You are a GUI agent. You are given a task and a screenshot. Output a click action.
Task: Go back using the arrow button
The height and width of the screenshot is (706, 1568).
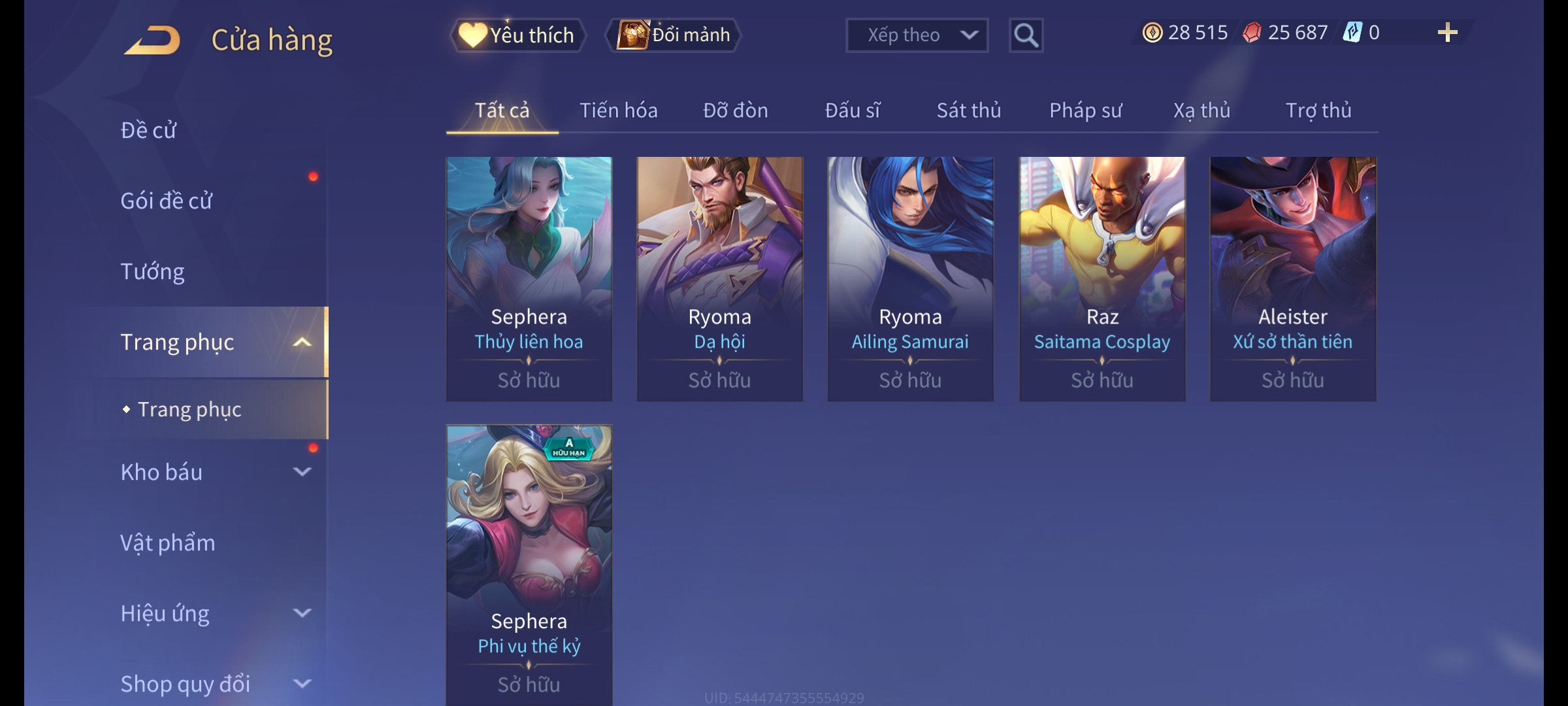[153, 41]
